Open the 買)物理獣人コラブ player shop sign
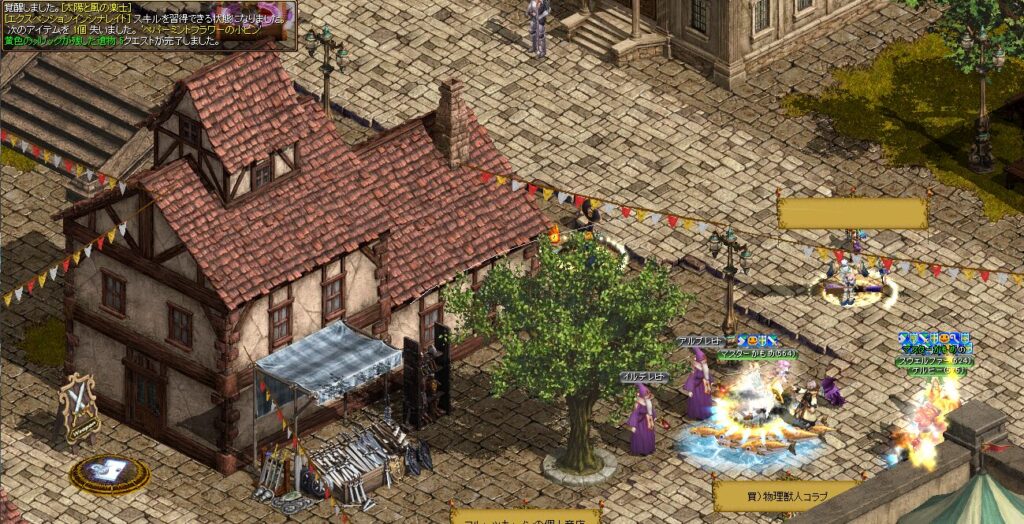Viewport: 1024px width, 524px height. [784, 494]
